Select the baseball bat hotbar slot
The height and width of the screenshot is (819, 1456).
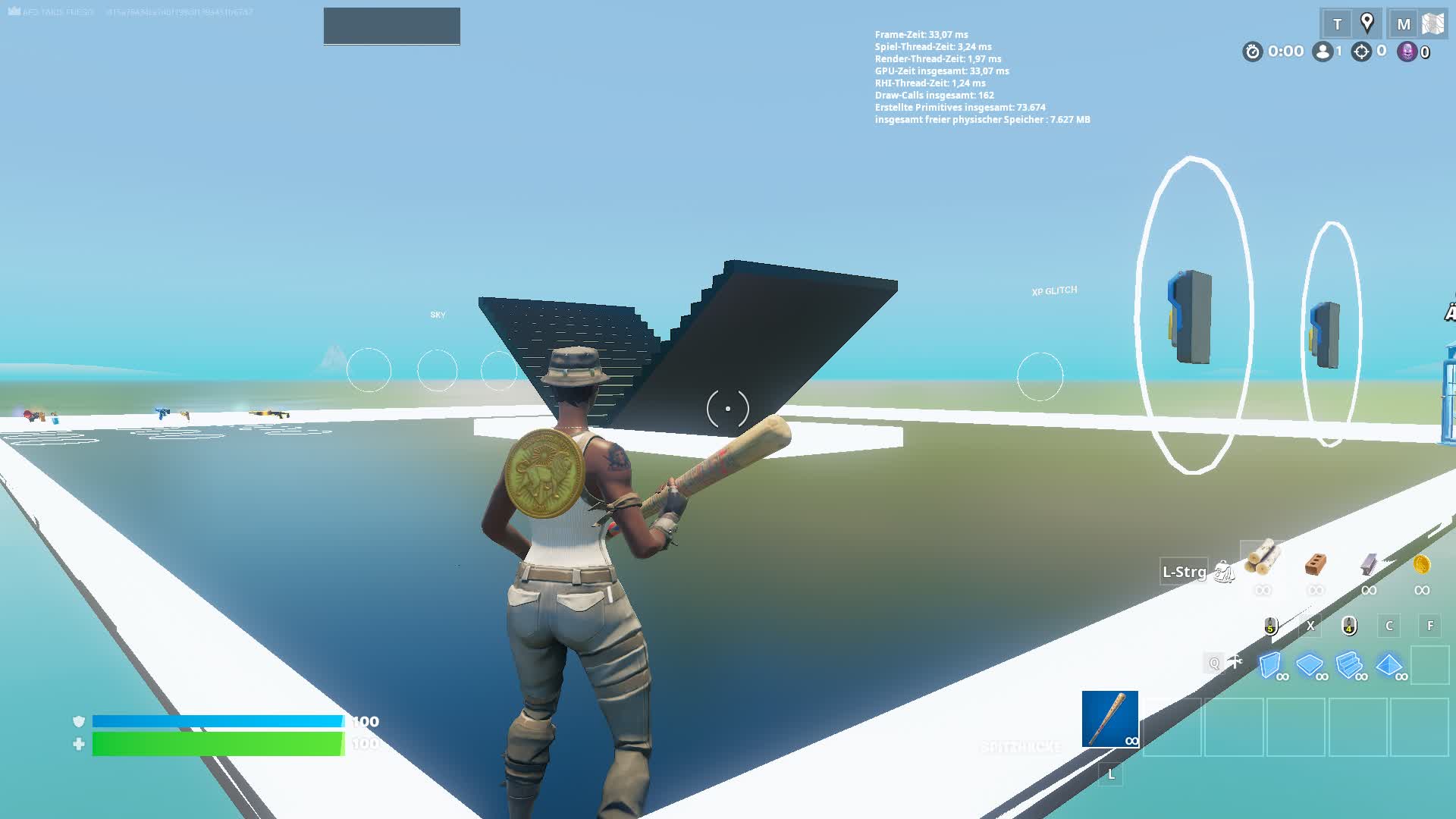[x=1109, y=719]
